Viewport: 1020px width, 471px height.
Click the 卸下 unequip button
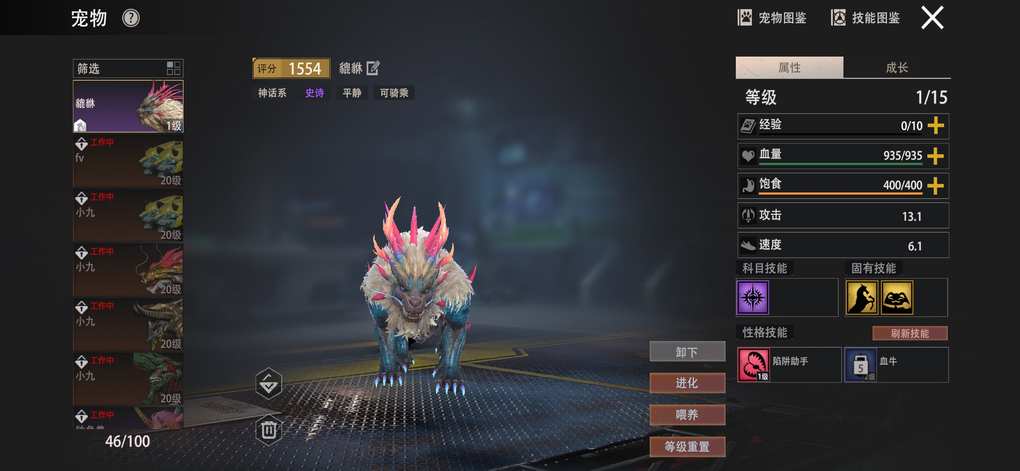coord(686,351)
